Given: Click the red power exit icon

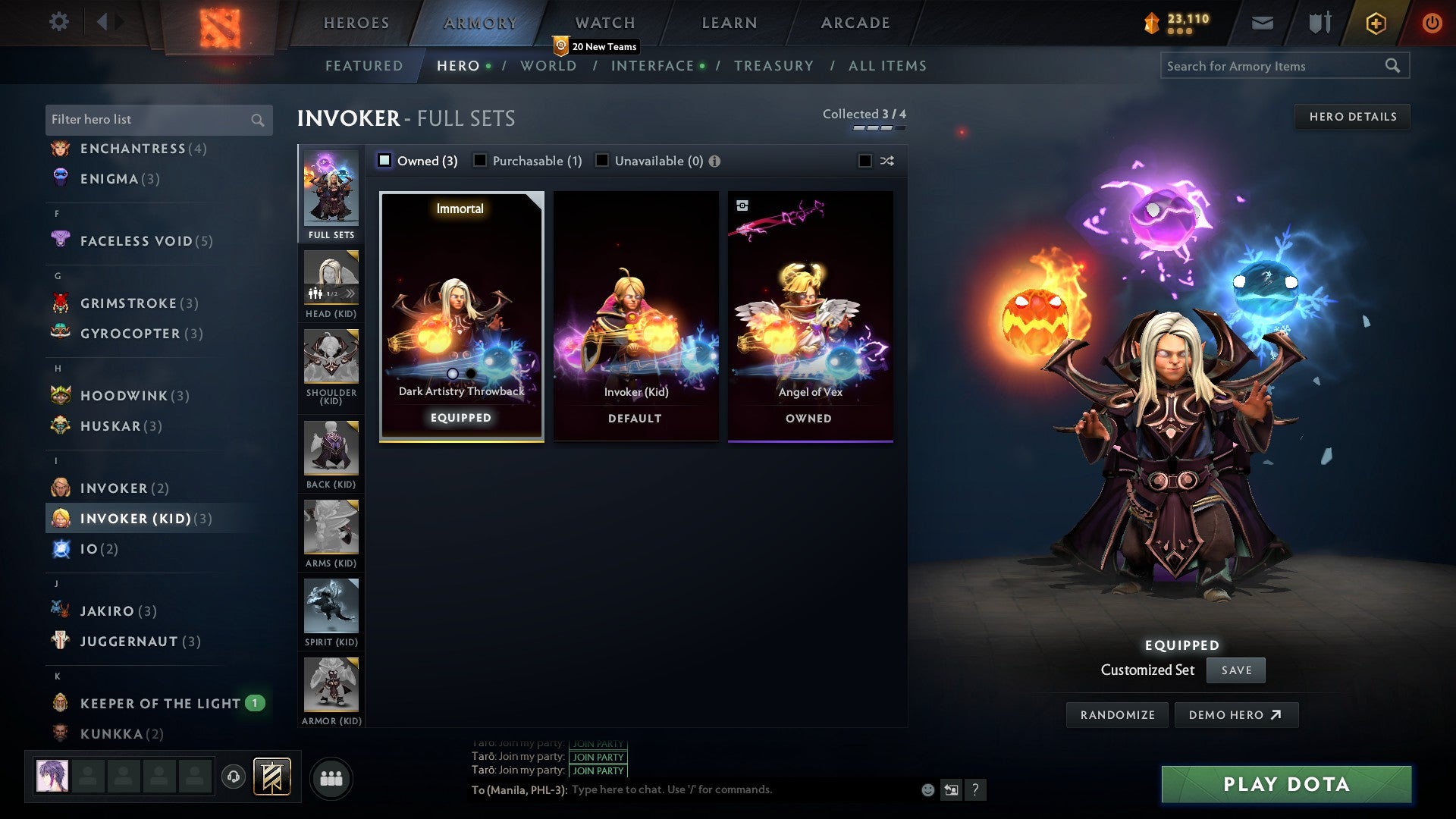Looking at the screenshot, I should (1432, 22).
